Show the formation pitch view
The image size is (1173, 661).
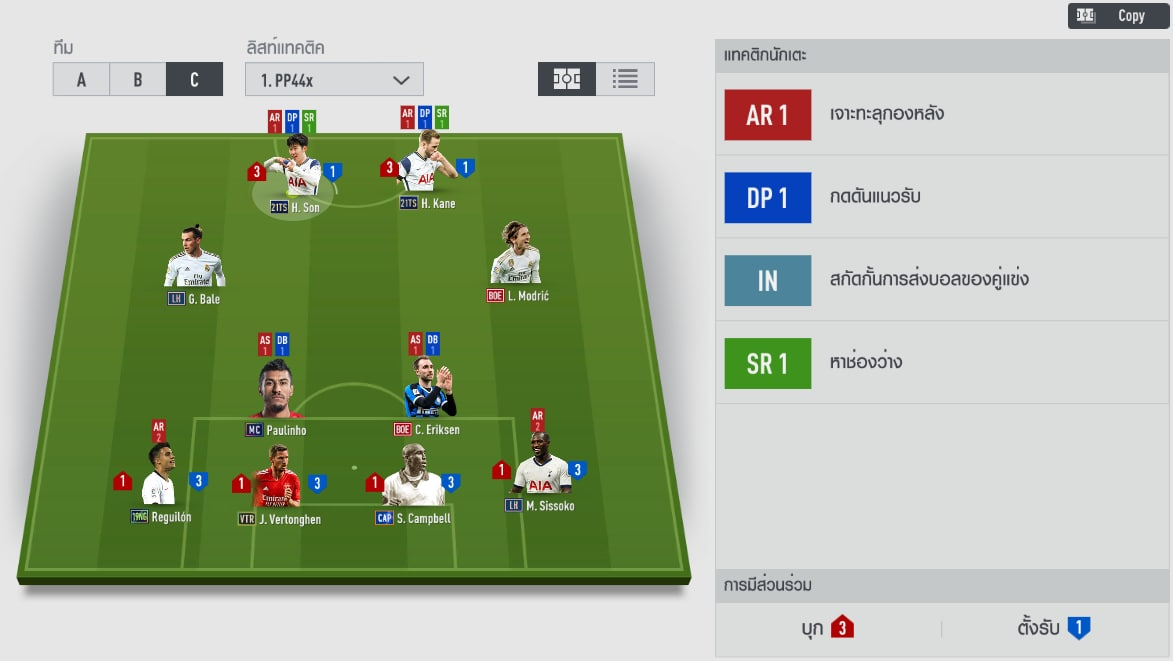coord(567,79)
